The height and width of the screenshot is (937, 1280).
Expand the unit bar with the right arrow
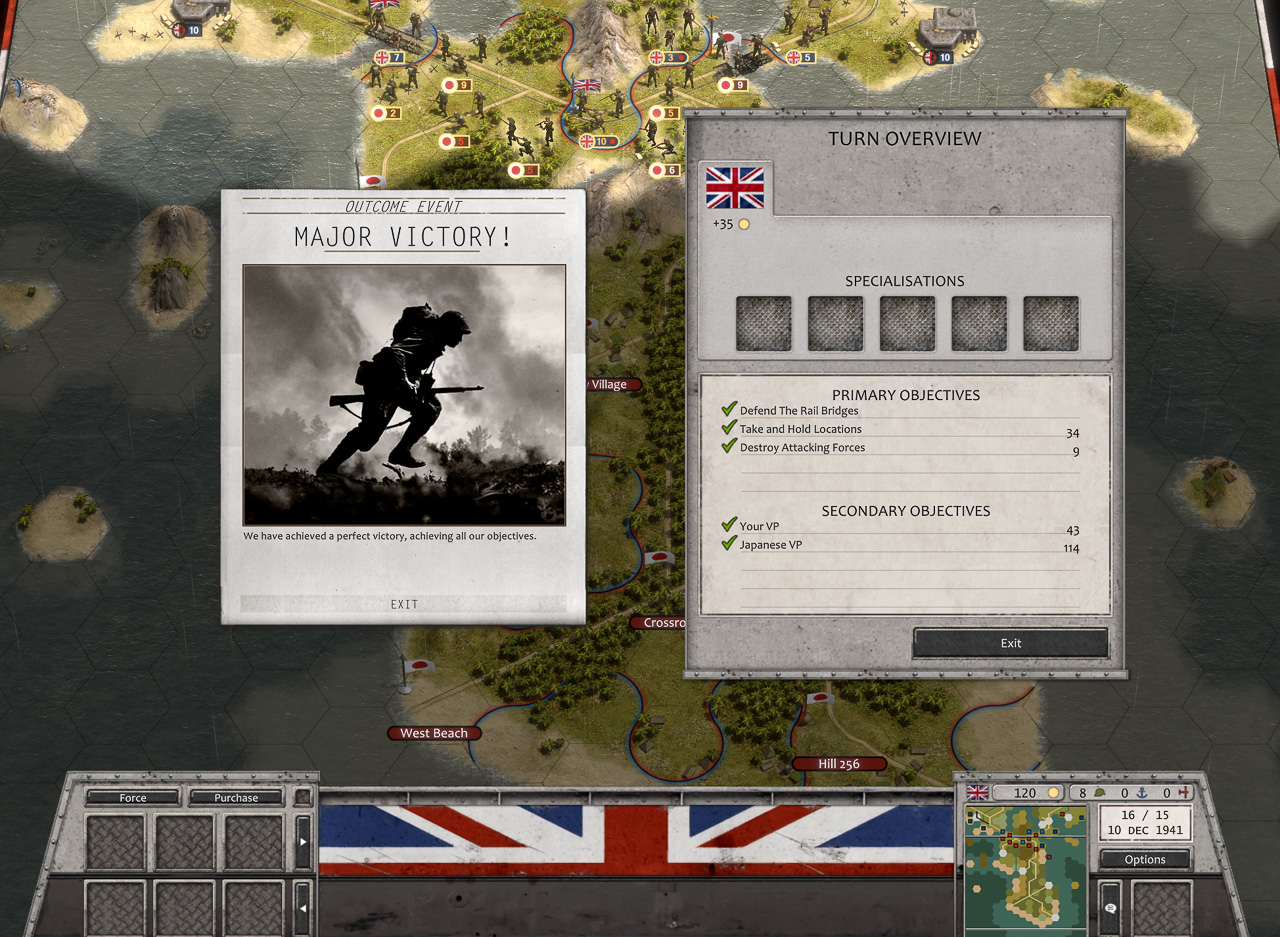coord(303,842)
